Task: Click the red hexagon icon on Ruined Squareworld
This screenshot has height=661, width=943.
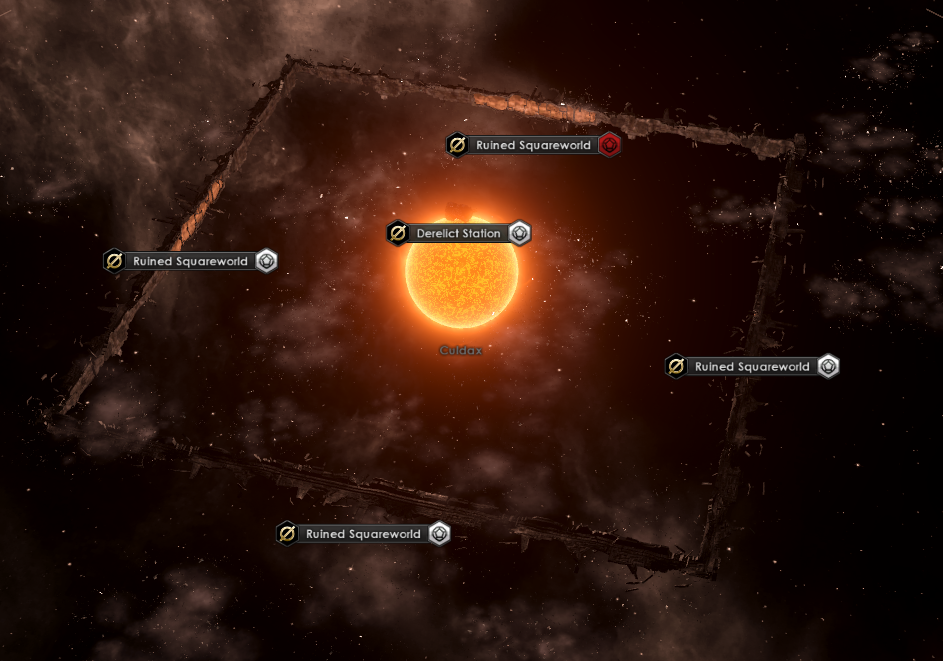Action: pyautogui.click(x=611, y=145)
